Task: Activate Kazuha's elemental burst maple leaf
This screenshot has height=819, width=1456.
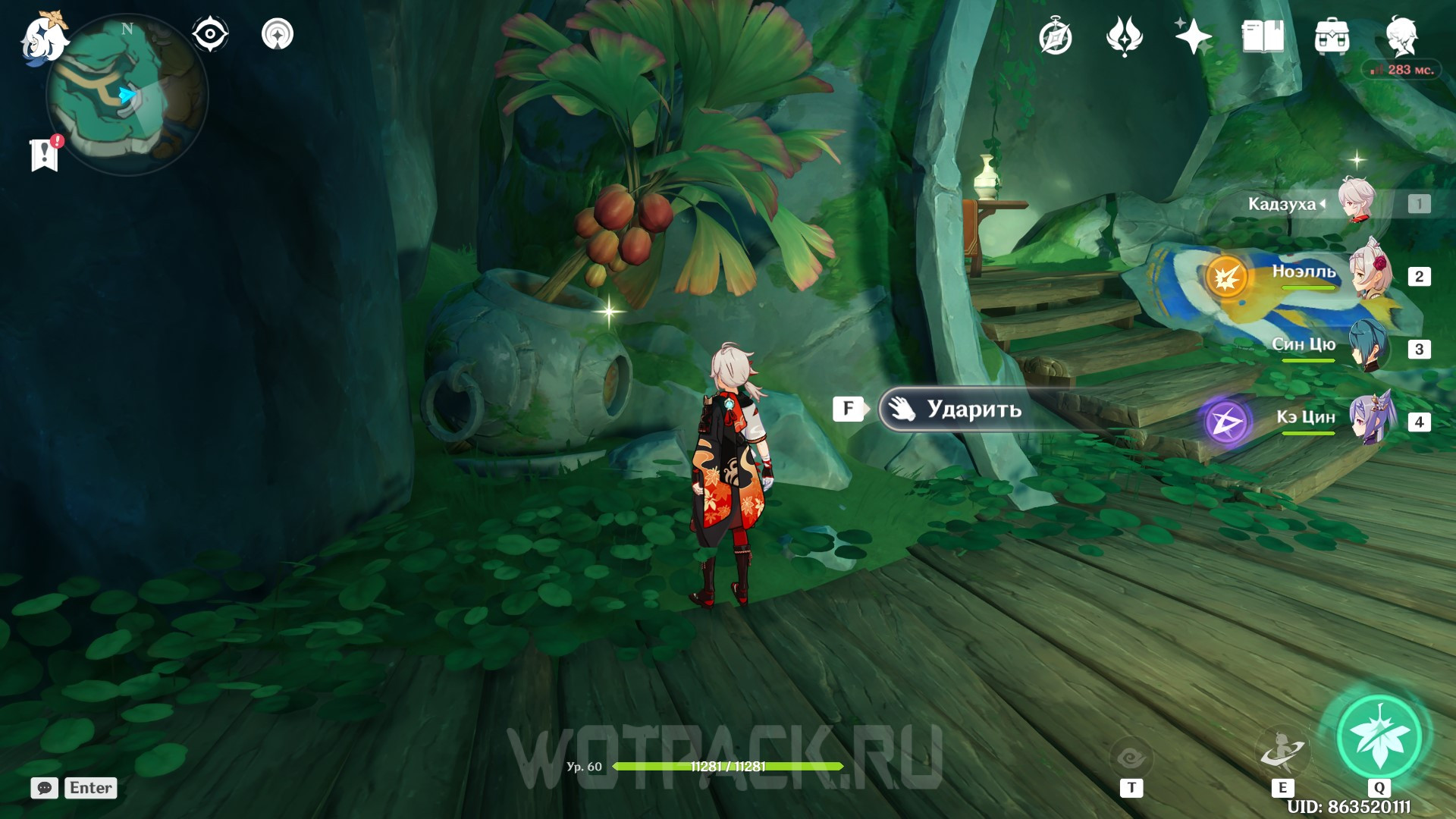Action: point(1379,736)
